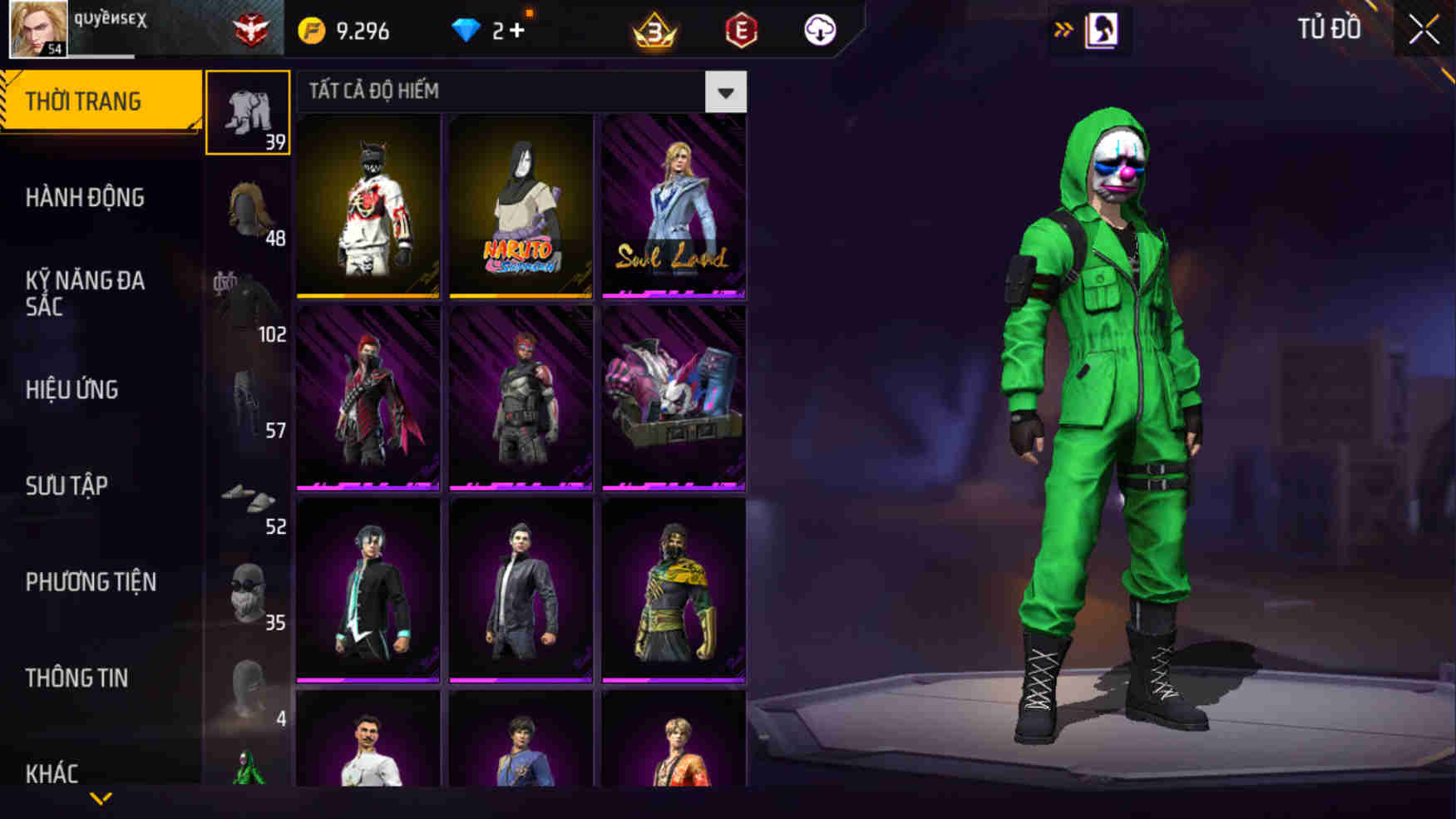Select the hair category with 48 items
Image resolution: width=1456 pixels, height=819 pixels.
(x=248, y=208)
